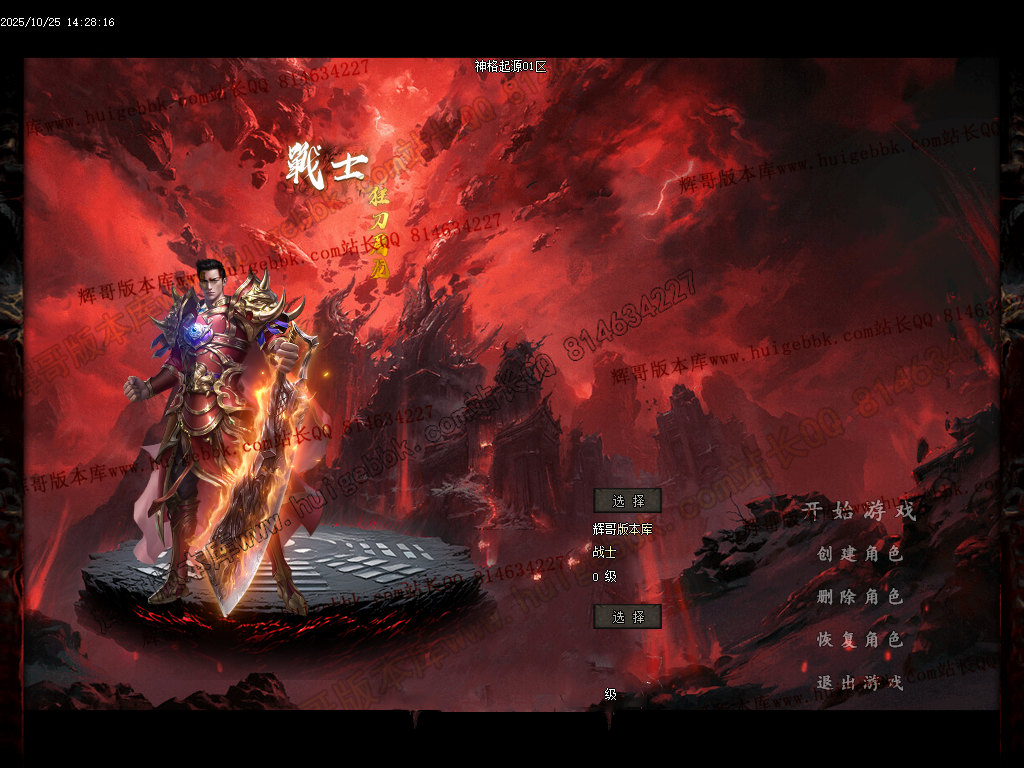Open 创建角色 to create a character

(860, 553)
